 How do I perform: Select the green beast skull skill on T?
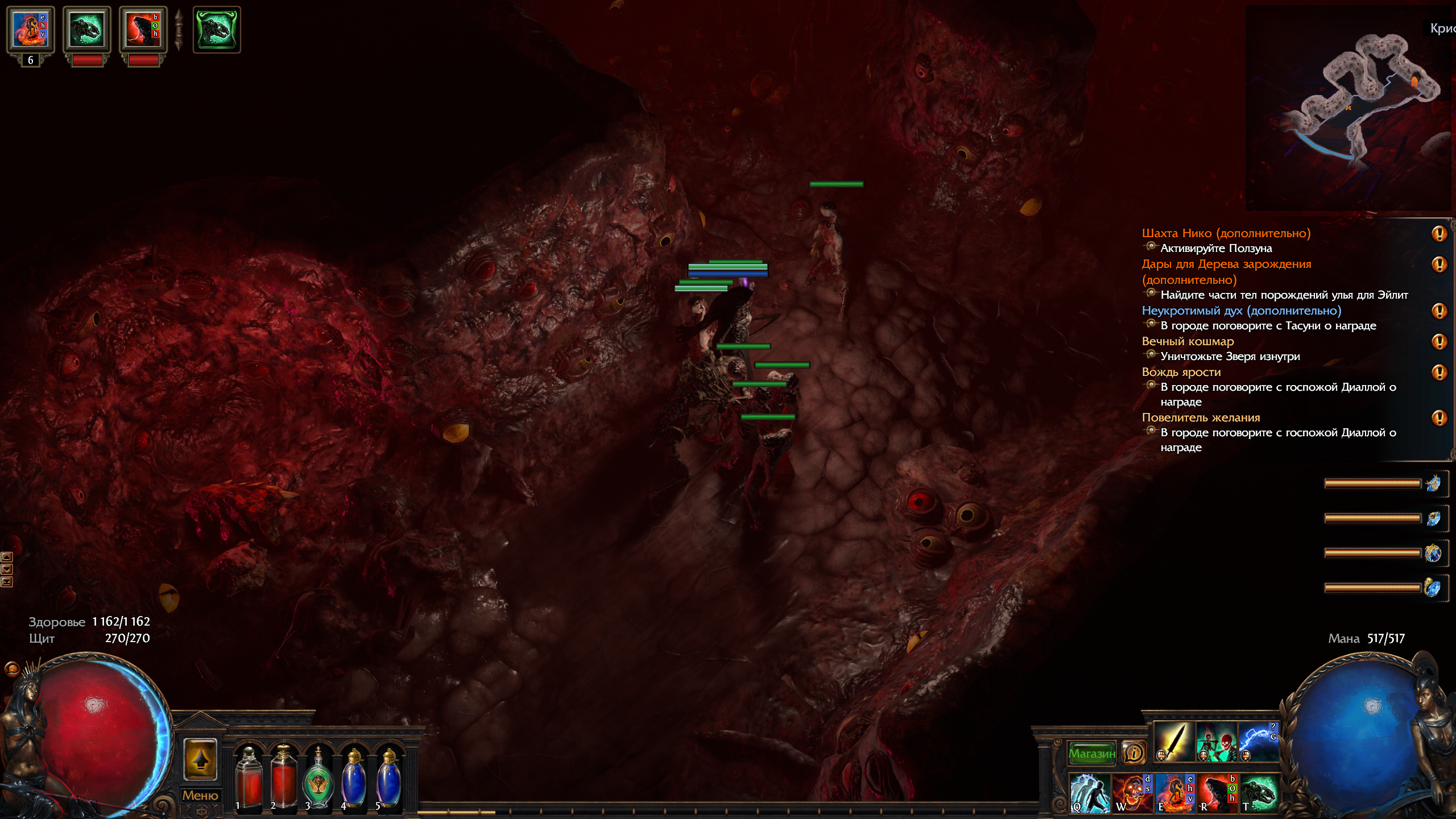point(1259,792)
